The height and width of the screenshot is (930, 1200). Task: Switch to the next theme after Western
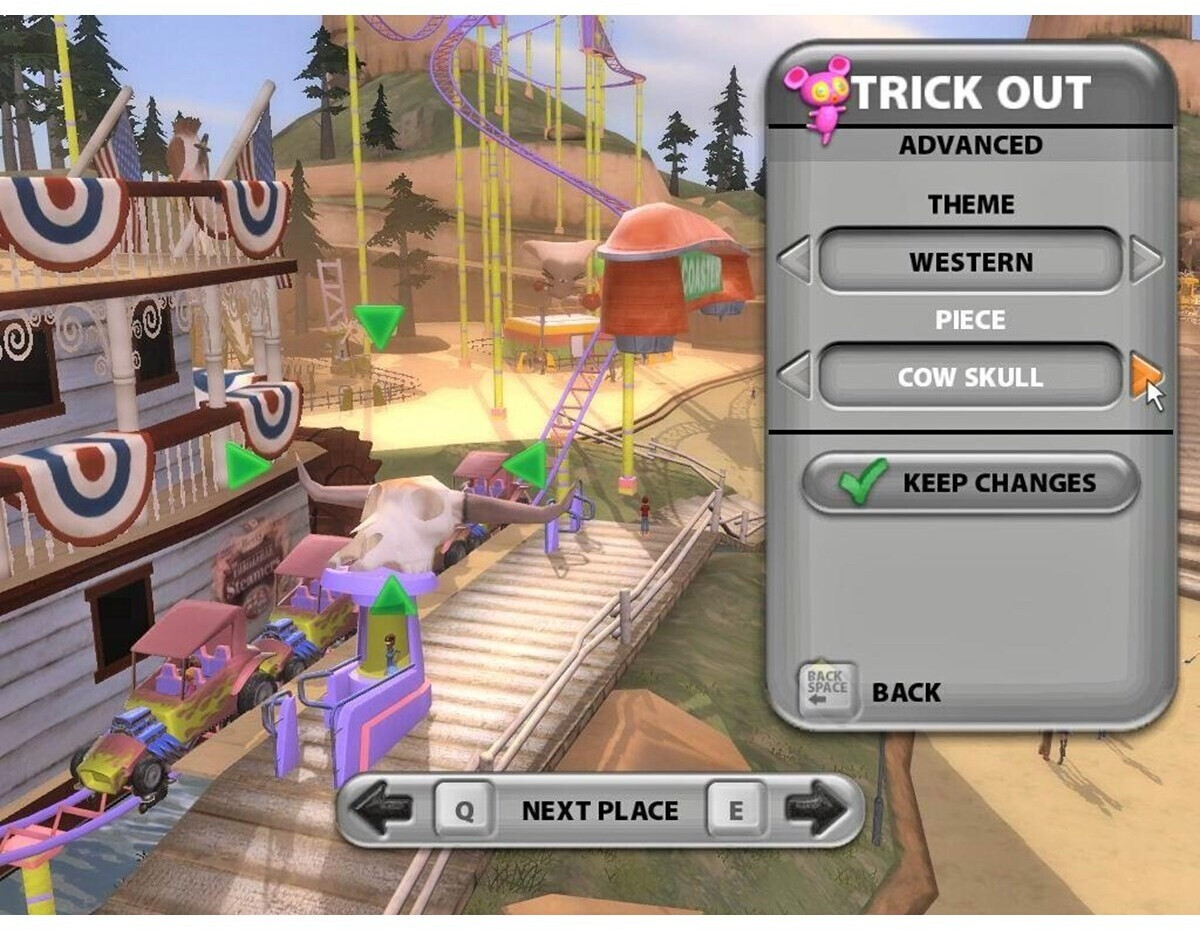click(x=1146, y=261)
